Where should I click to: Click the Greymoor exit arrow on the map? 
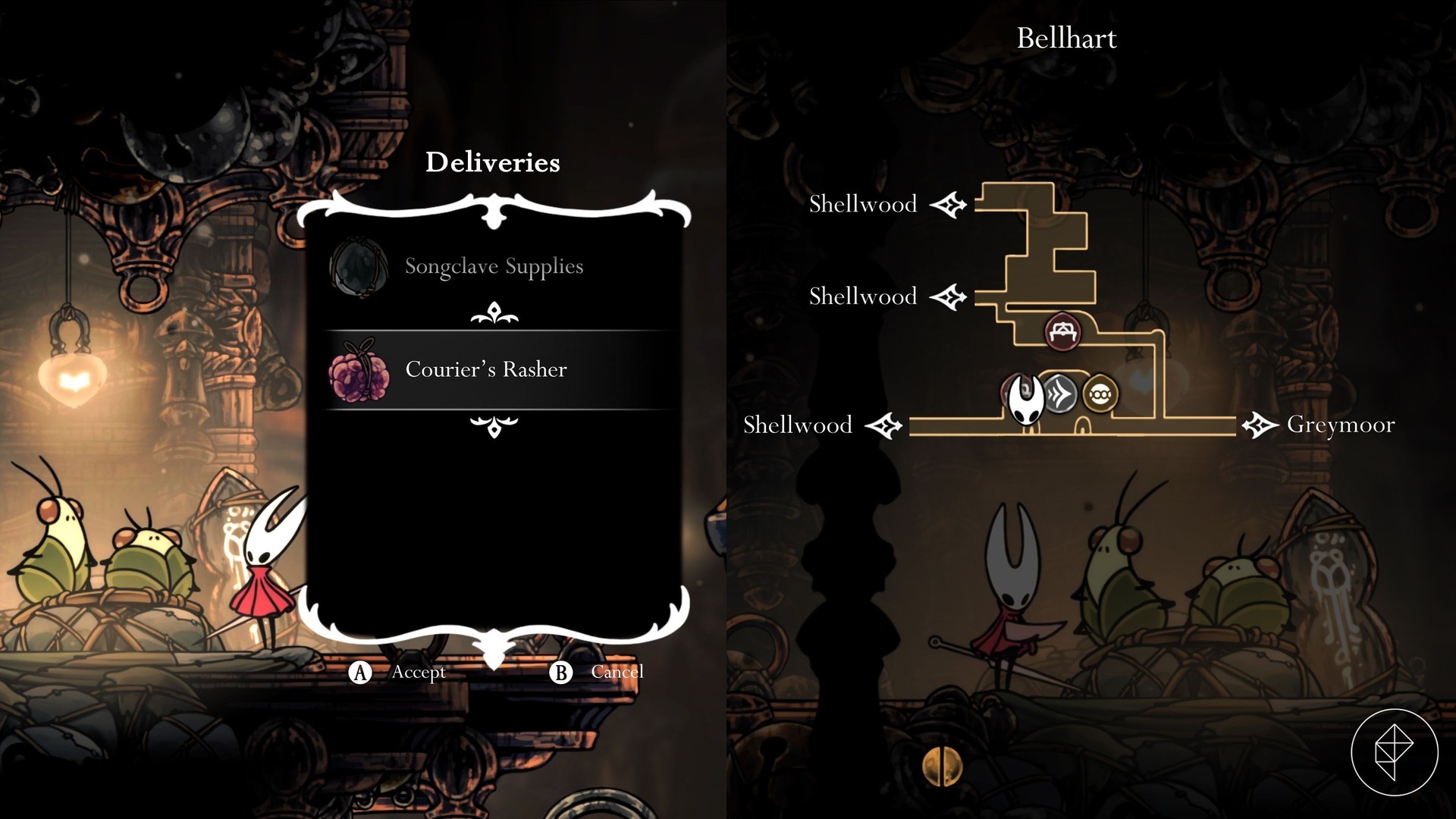1260,425
